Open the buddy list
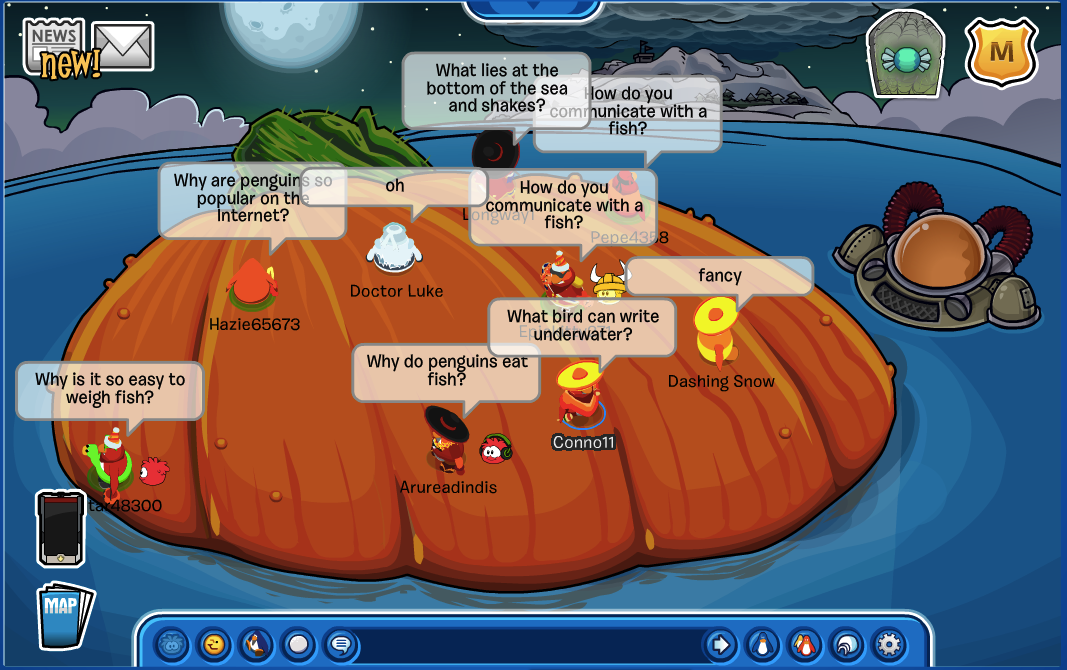The height and width of the screenshot is (670, 1067). [x=804, y=644]
